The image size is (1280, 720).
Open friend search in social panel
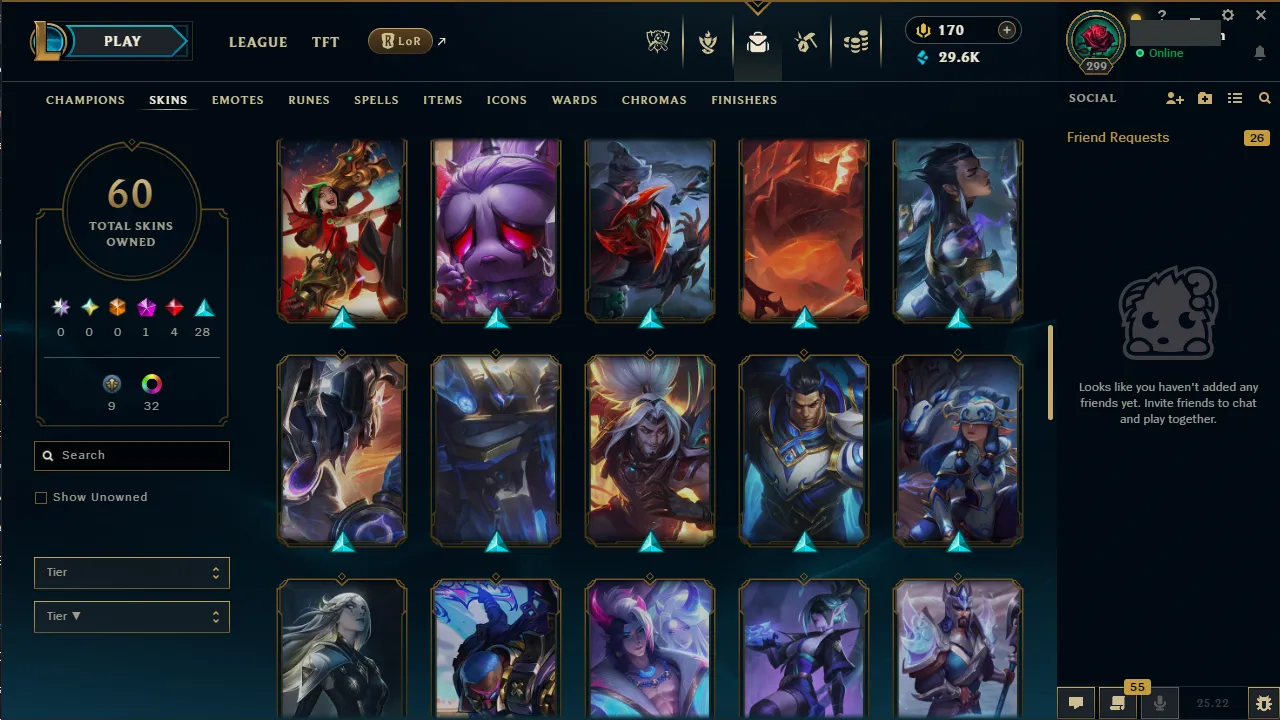tap(1264, 98)
